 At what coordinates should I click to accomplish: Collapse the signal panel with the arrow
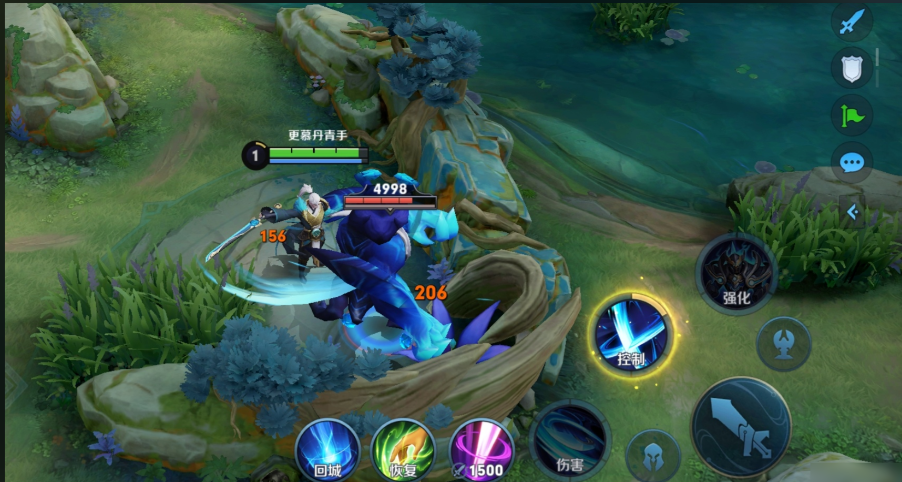(x=852, y=212)
